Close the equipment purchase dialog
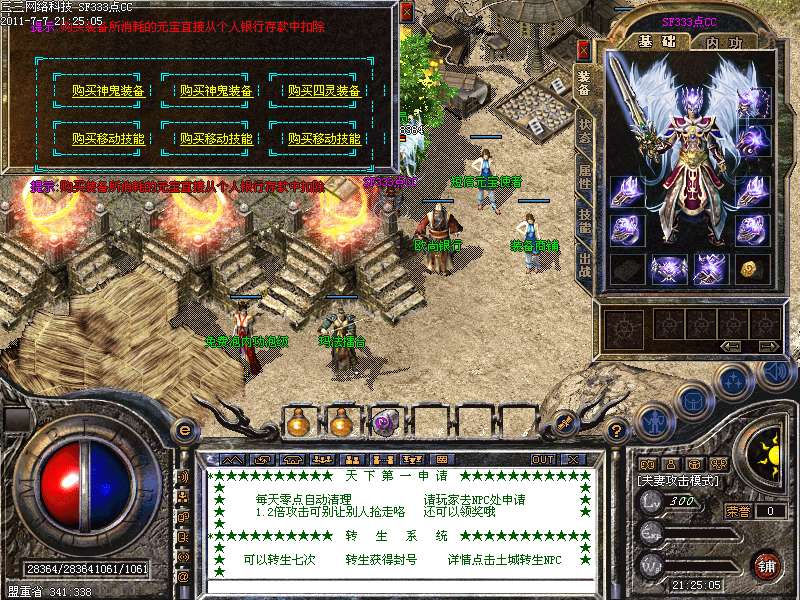This screenshot has width=800, height=600. 406,12
